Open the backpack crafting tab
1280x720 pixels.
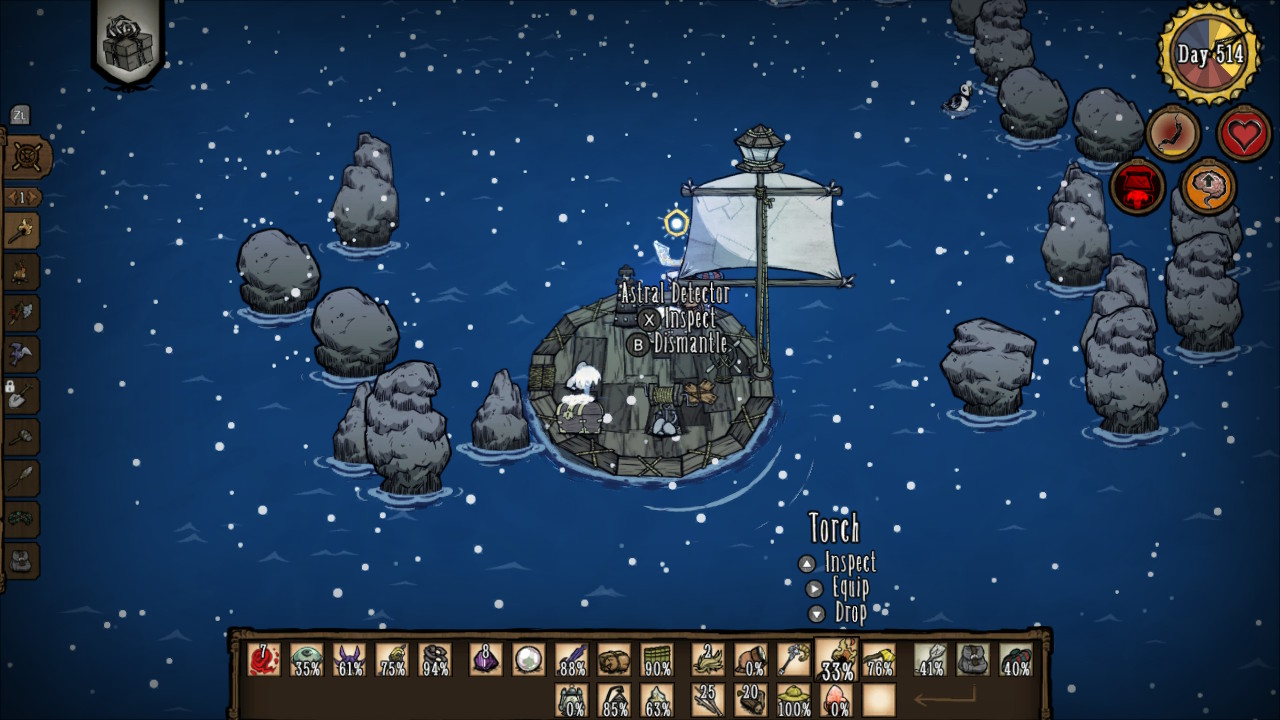(21, 560)
